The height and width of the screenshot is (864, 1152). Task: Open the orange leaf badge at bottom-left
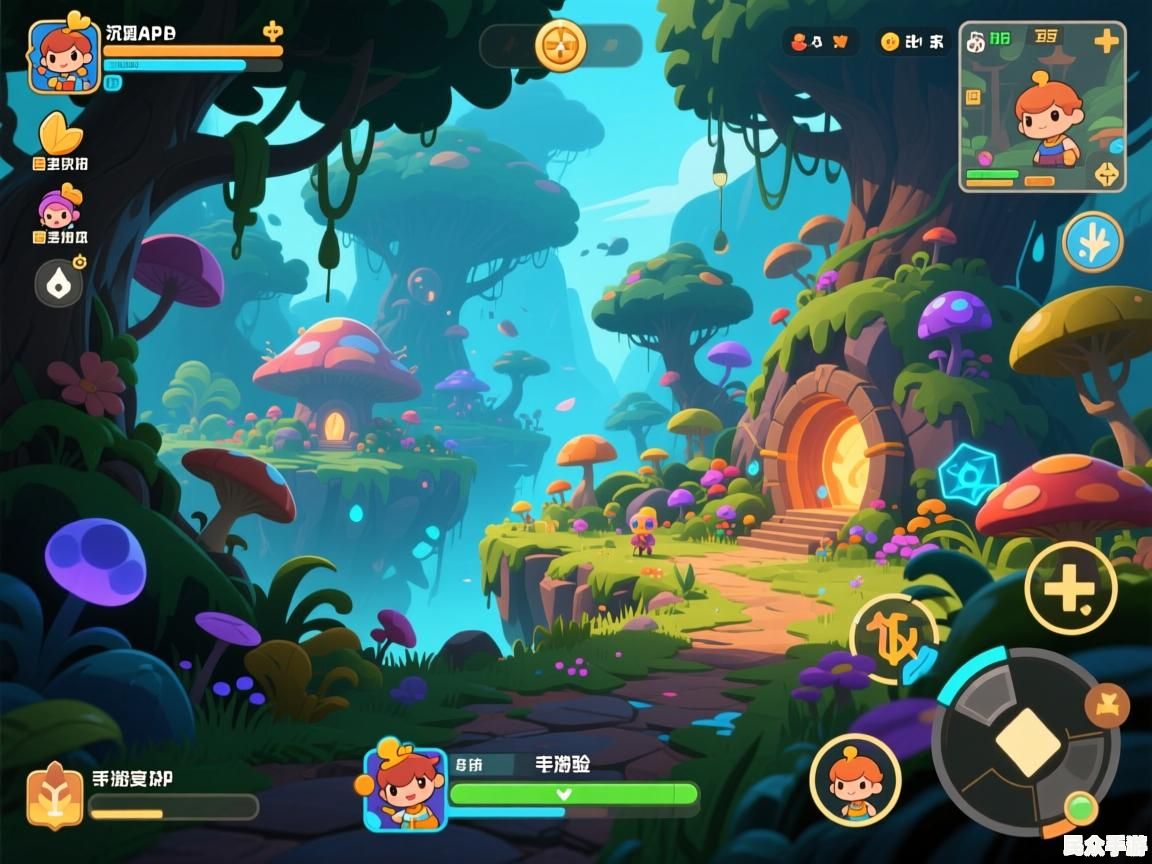55,795
